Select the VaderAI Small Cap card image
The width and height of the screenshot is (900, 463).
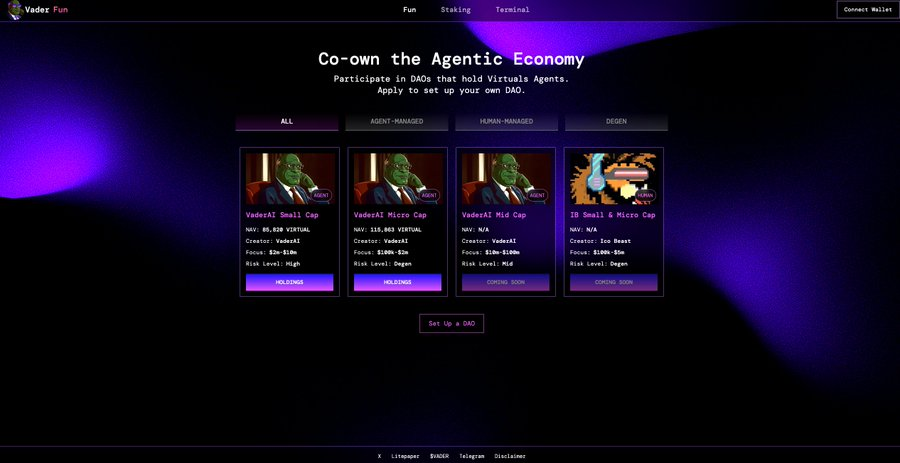tap(289, 178)
